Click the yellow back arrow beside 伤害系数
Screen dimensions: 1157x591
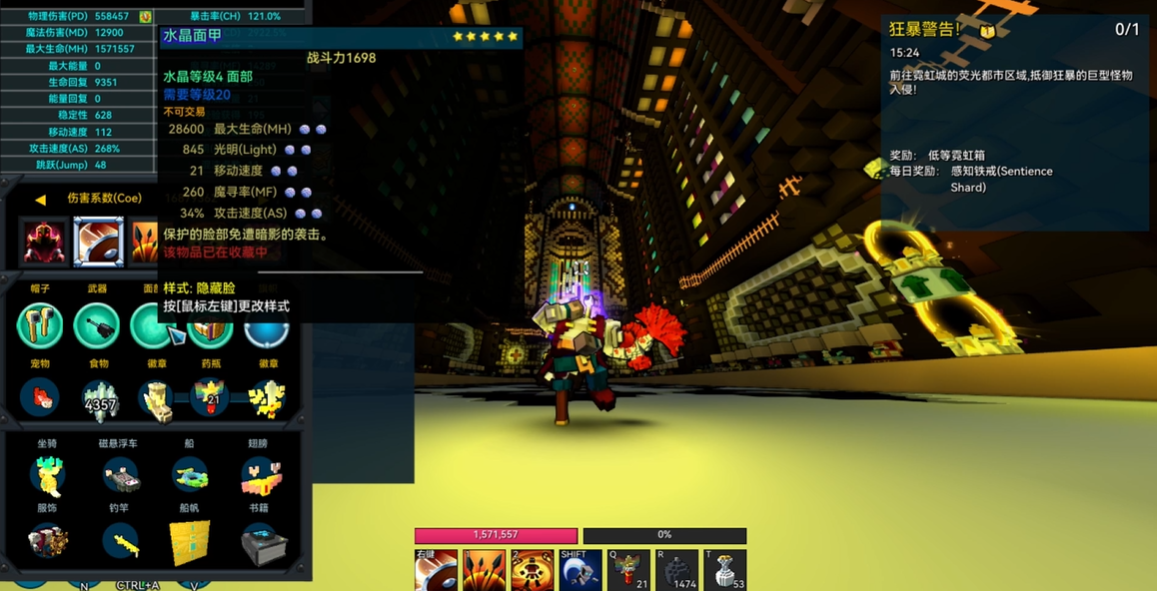tap(40, 199)
